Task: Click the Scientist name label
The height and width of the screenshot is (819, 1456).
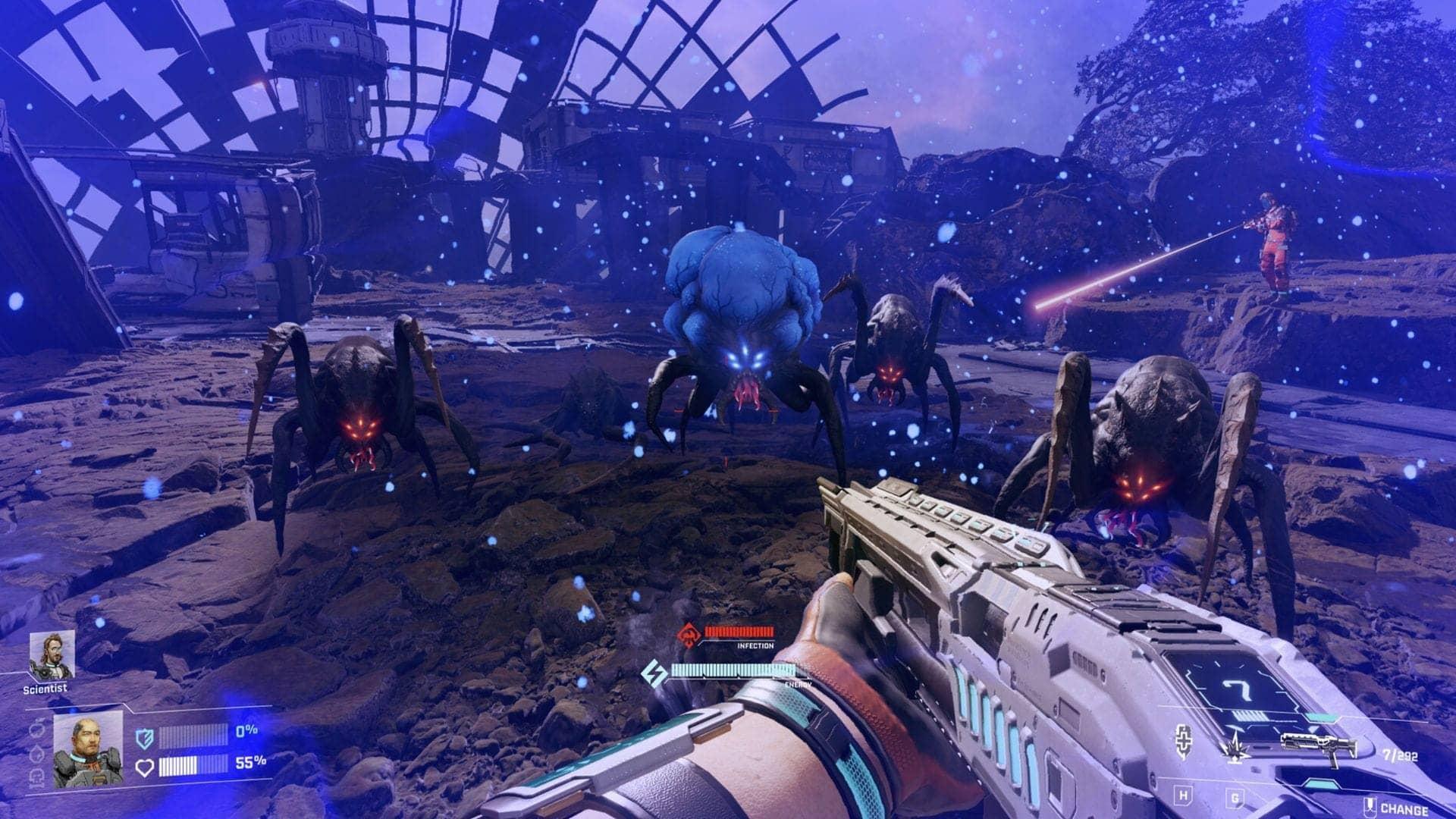Action: click(45, 689)
